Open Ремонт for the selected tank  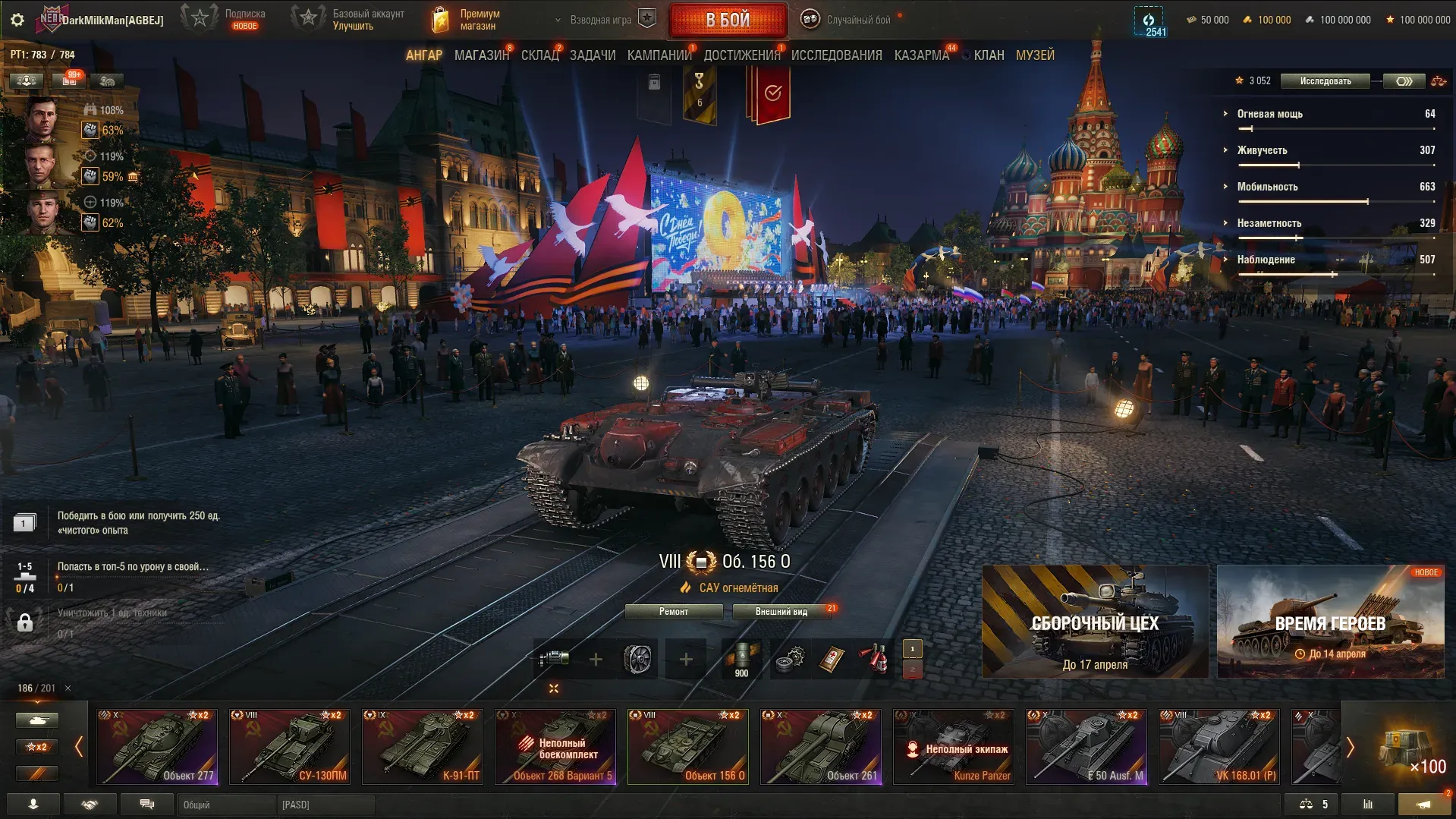[673, 612]
